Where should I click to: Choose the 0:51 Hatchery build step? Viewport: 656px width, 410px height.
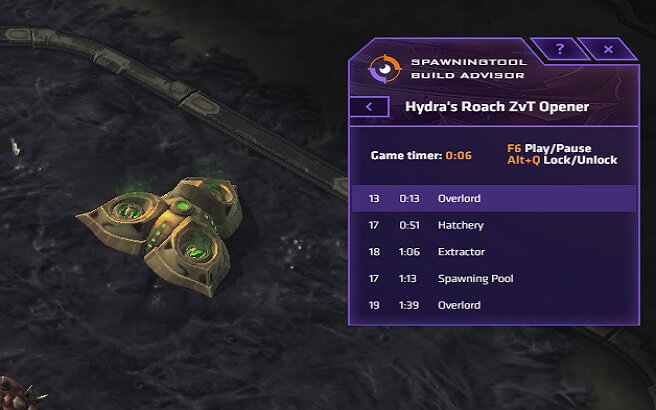click(x=494, y=225)
